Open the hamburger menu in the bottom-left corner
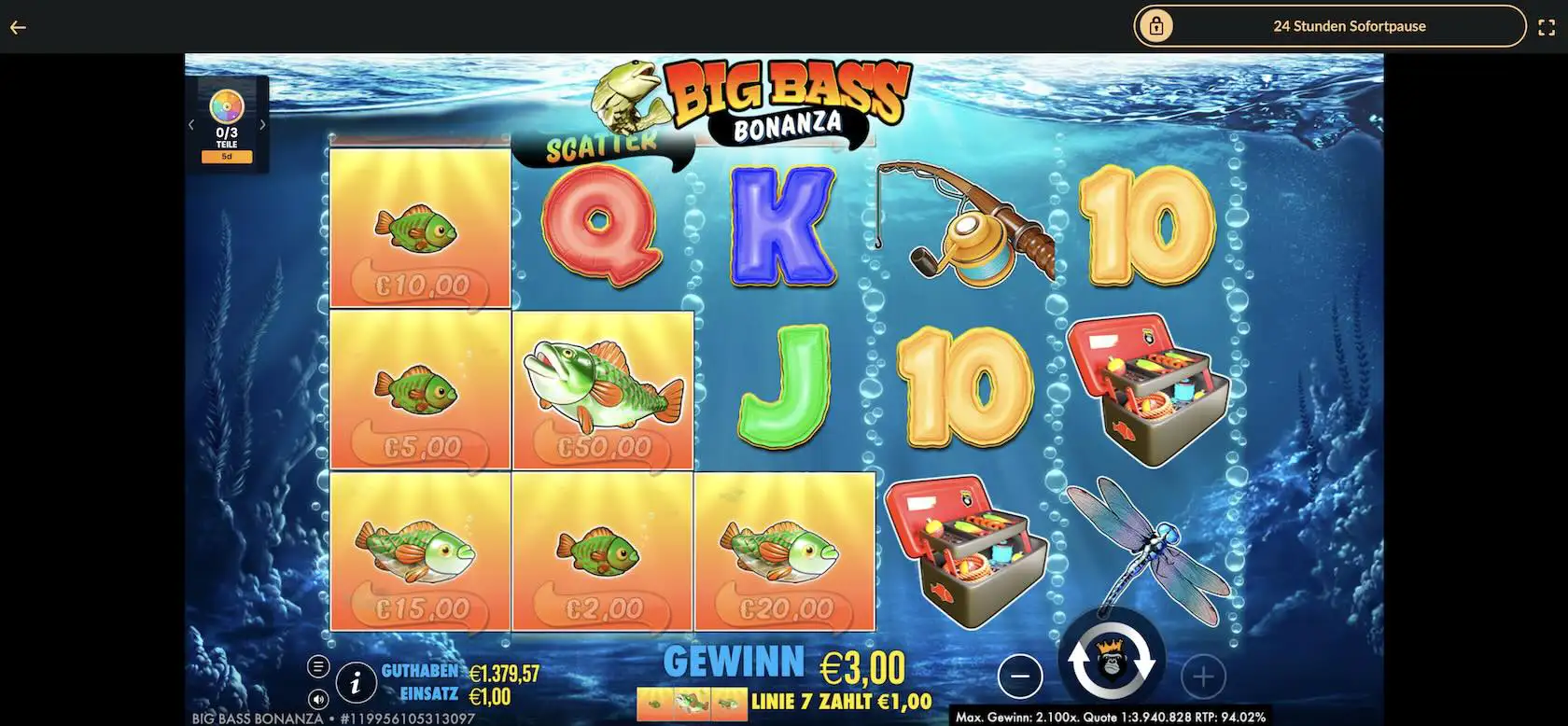Viewport: 1568px width, 726px height. tap(320, 666)
